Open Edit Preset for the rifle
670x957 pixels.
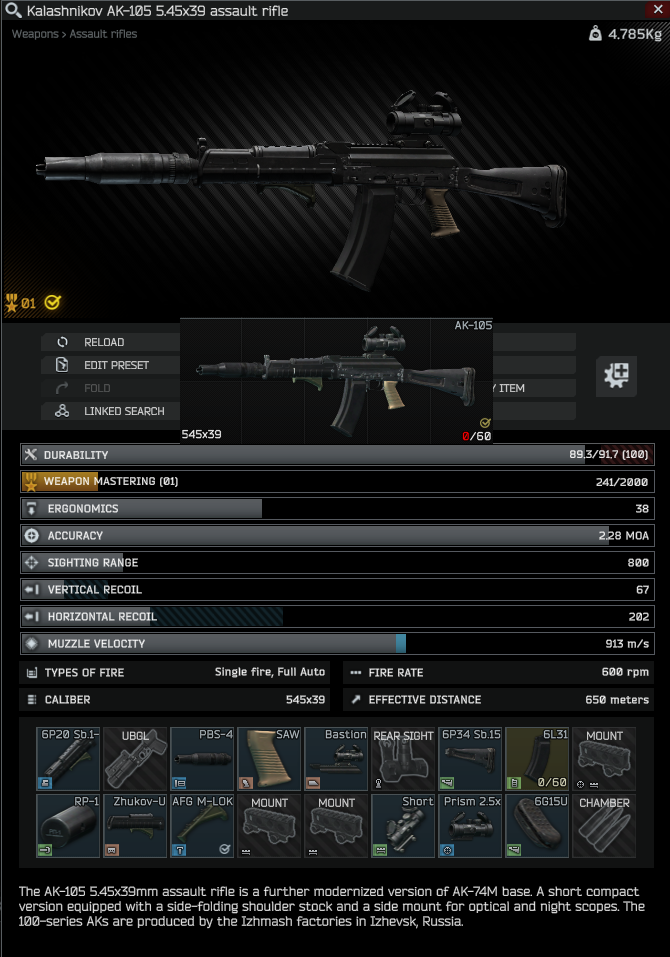click(x=109, y=365)
